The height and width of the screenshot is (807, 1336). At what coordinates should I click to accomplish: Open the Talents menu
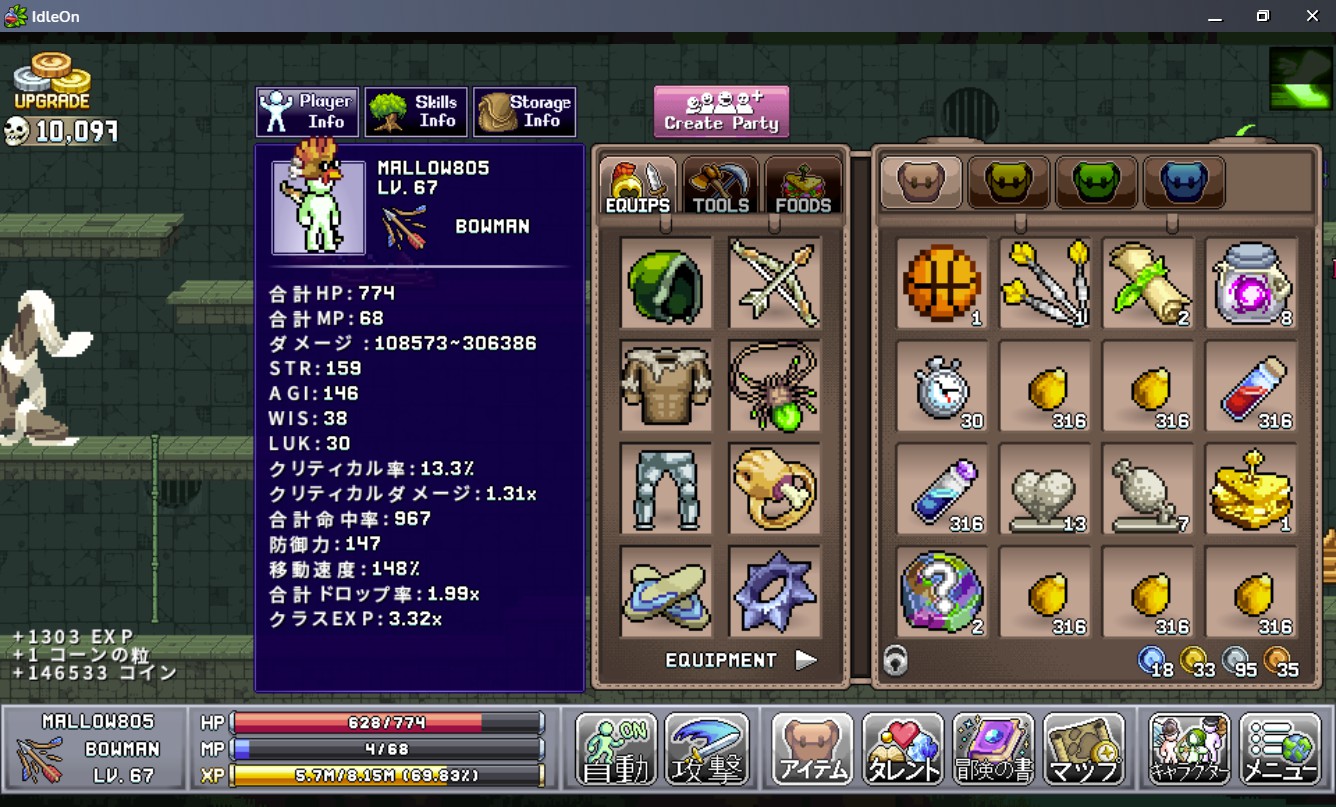pyautogui.click(x=902, y=749)
